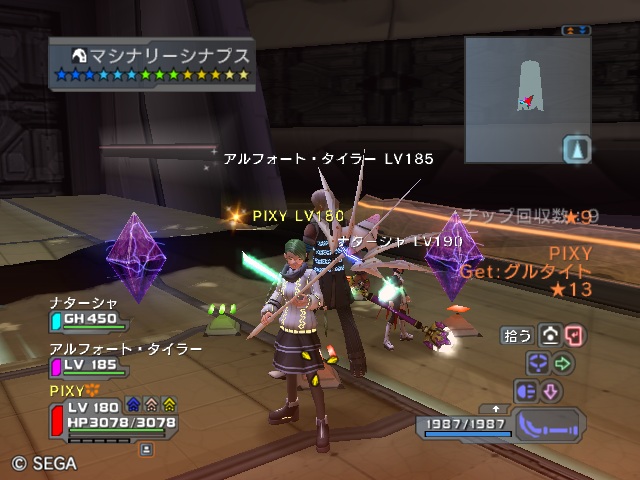This screenshot has height=480, width=640.
Task: Toggle the minimap's compass arrow button
Action: pos(577,150)
